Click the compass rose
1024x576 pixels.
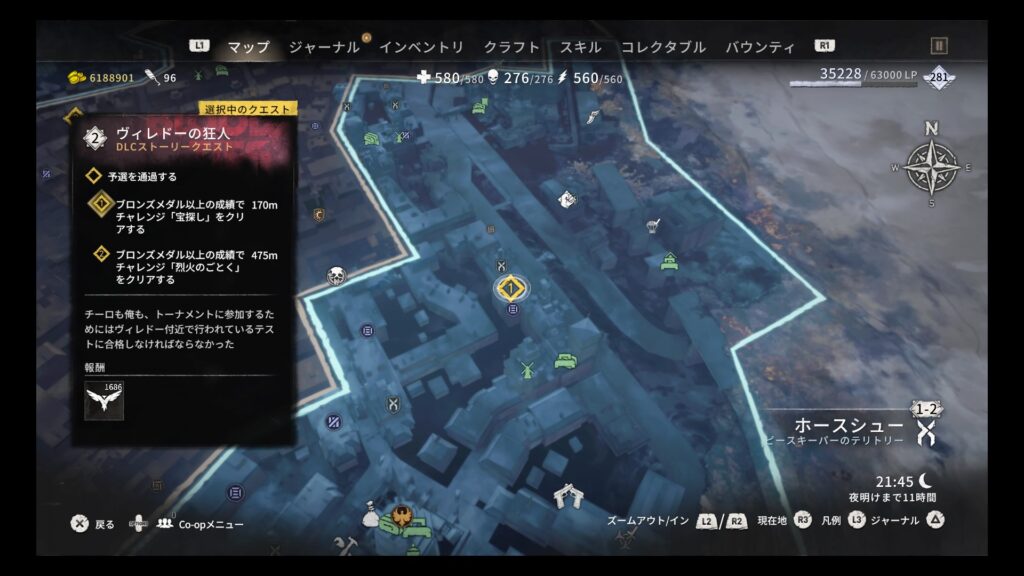[931, 167]
